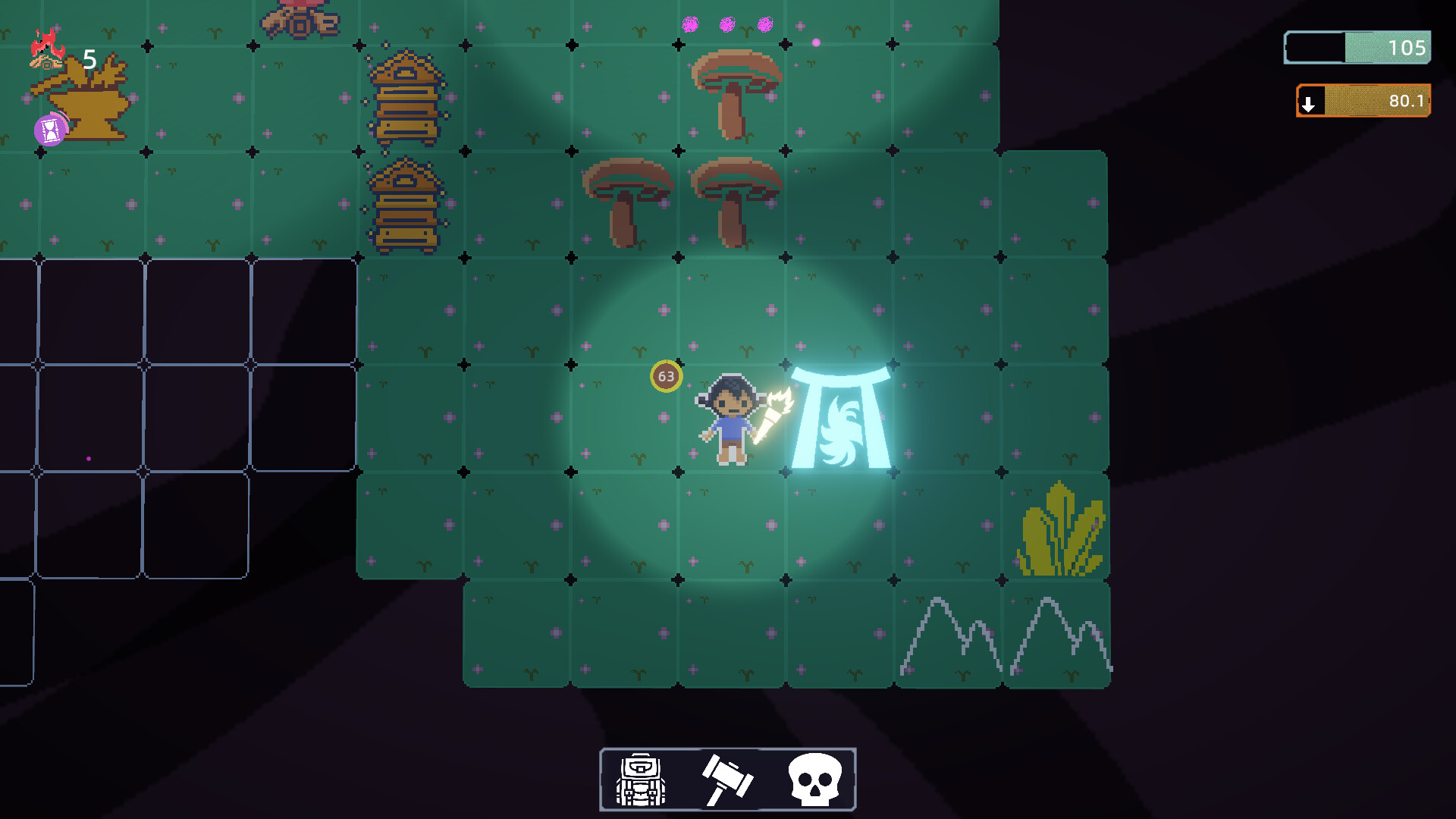Click the yellow coin showing 63
1456x819 pixels.
point(666,377)
